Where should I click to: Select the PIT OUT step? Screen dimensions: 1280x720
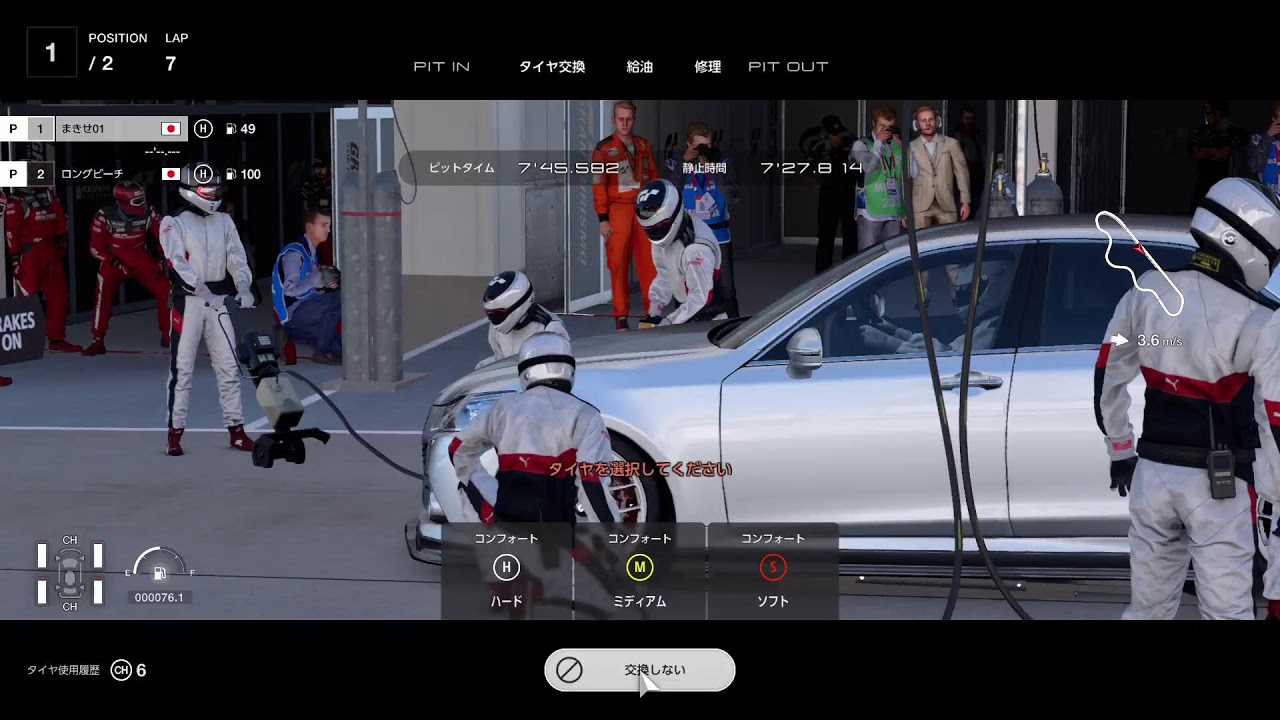pyautogui.click(x=788, y=67)
